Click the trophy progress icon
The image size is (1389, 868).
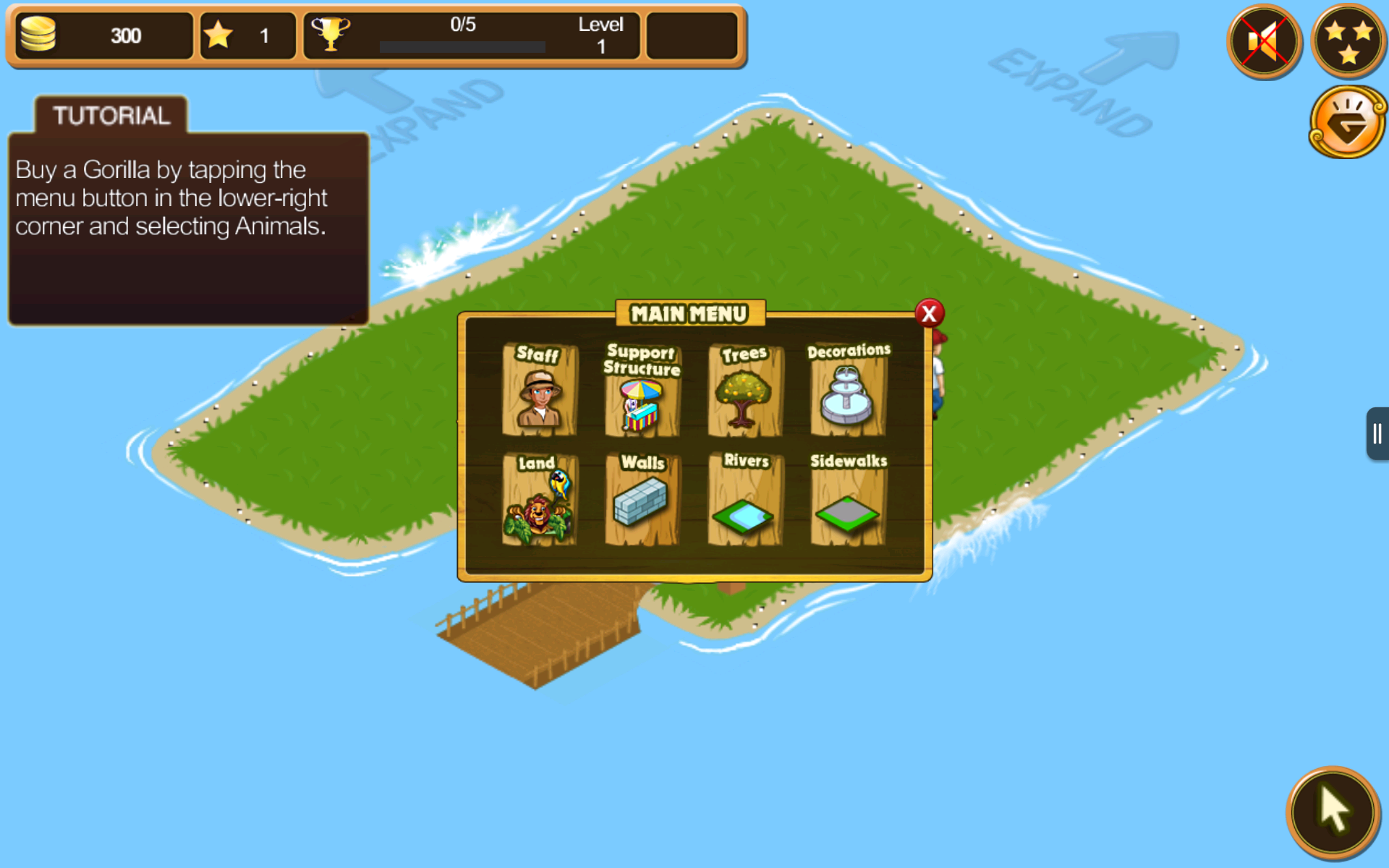pos(330,34)
